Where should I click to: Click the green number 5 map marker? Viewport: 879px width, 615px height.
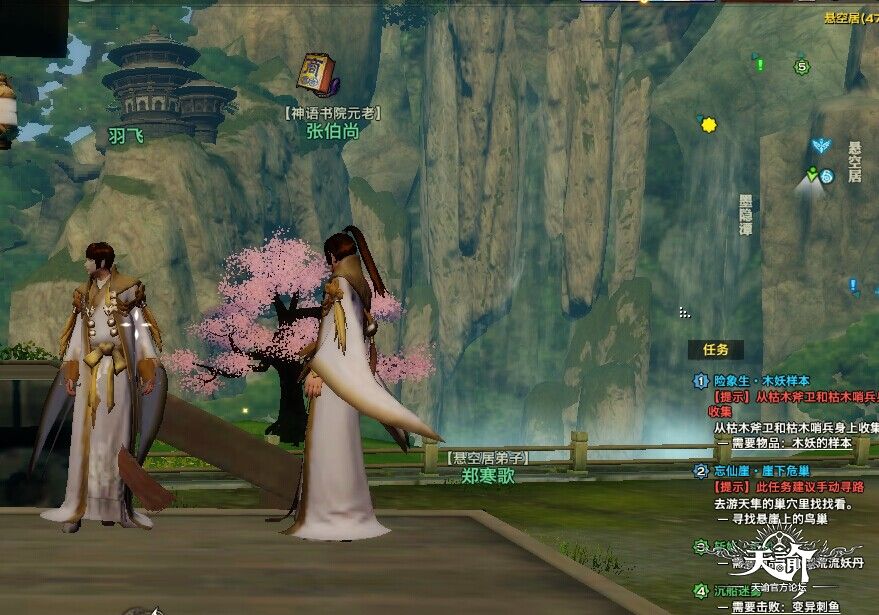pyautogui.click(x=801, y=67)
